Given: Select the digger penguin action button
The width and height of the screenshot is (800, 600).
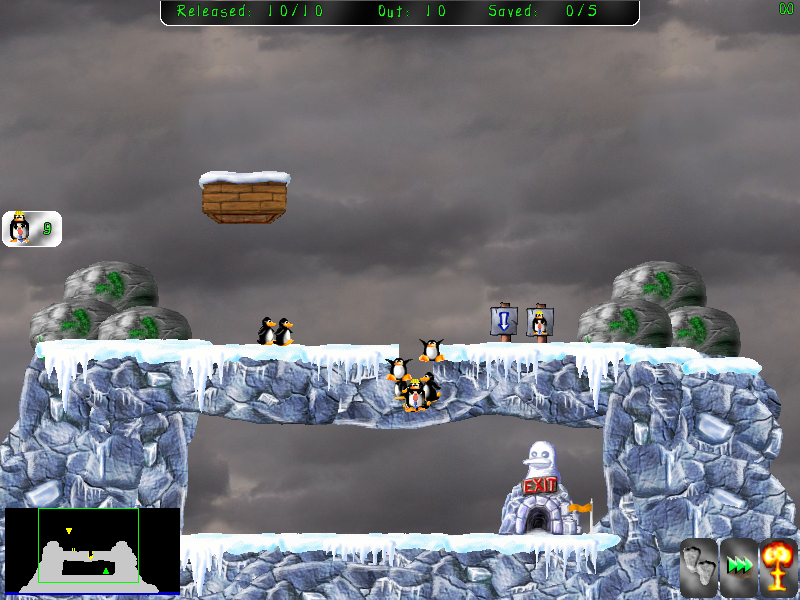Looking at the screenshot, I should 31,229.
